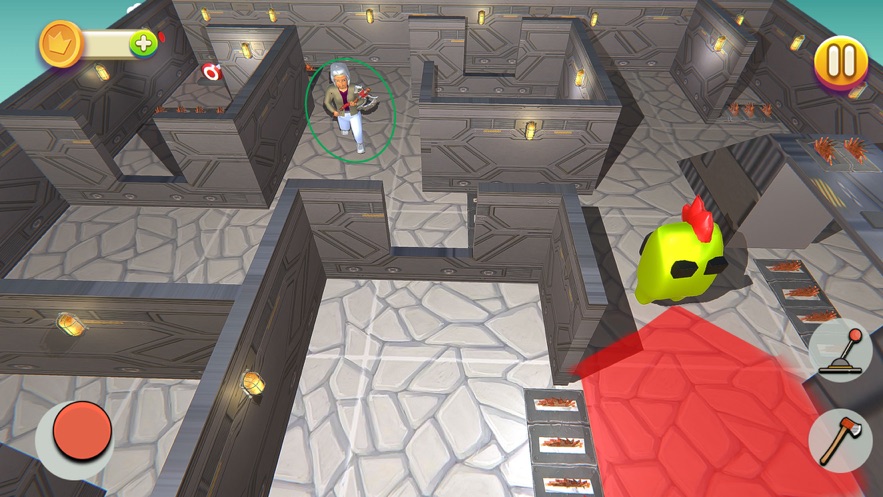Tap the red virtual joystick knob
Image resolution: width=883 pixels, height=497 pixels.
[81, 431]
